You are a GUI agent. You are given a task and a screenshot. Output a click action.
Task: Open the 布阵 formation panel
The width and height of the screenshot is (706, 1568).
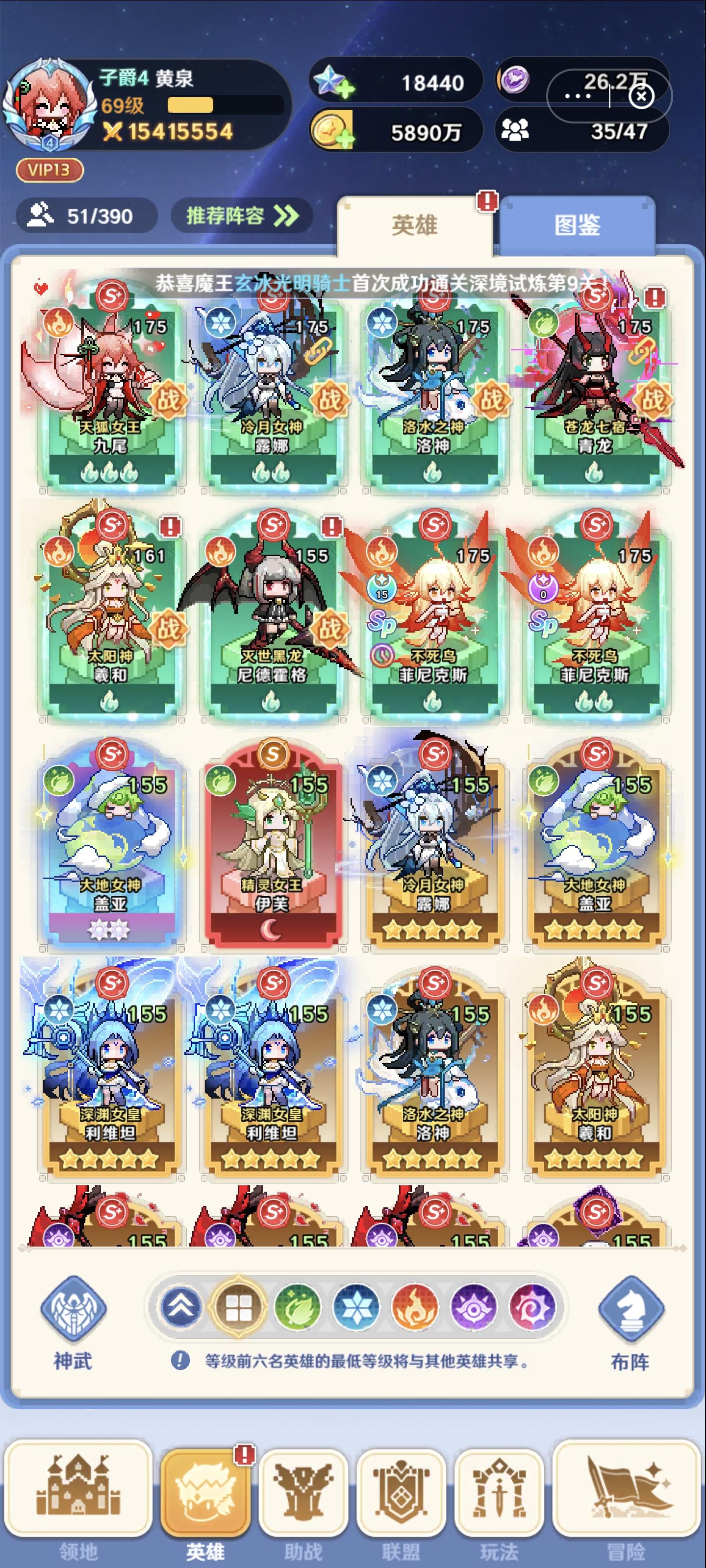pyautogui.click(x=630, y=1309)
